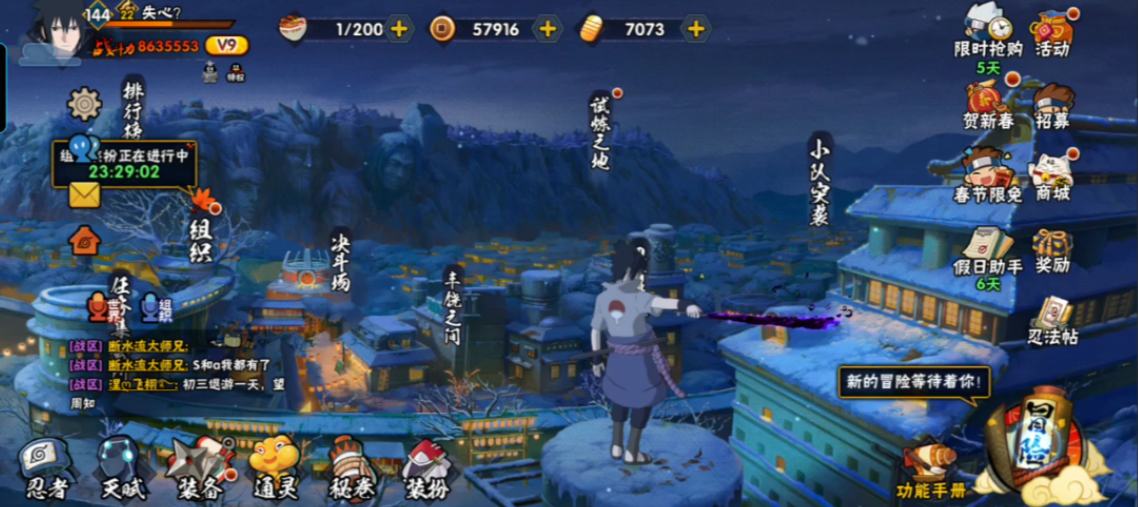Open the 装扮 costume menu

click(x=427, y=468)
